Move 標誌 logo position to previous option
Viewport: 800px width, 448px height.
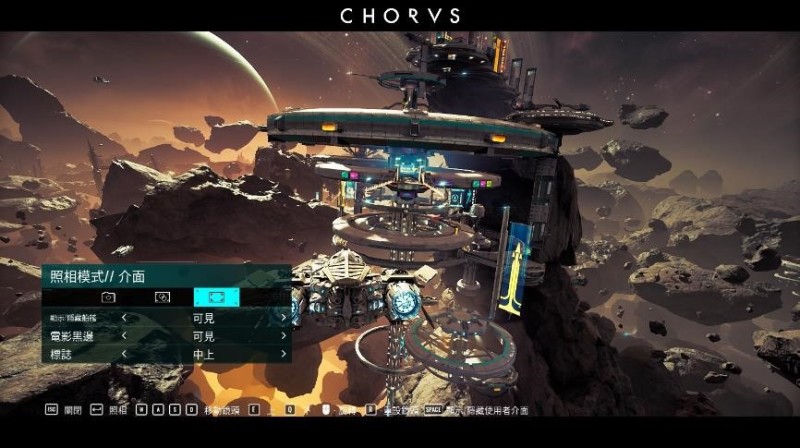point(124,354)
